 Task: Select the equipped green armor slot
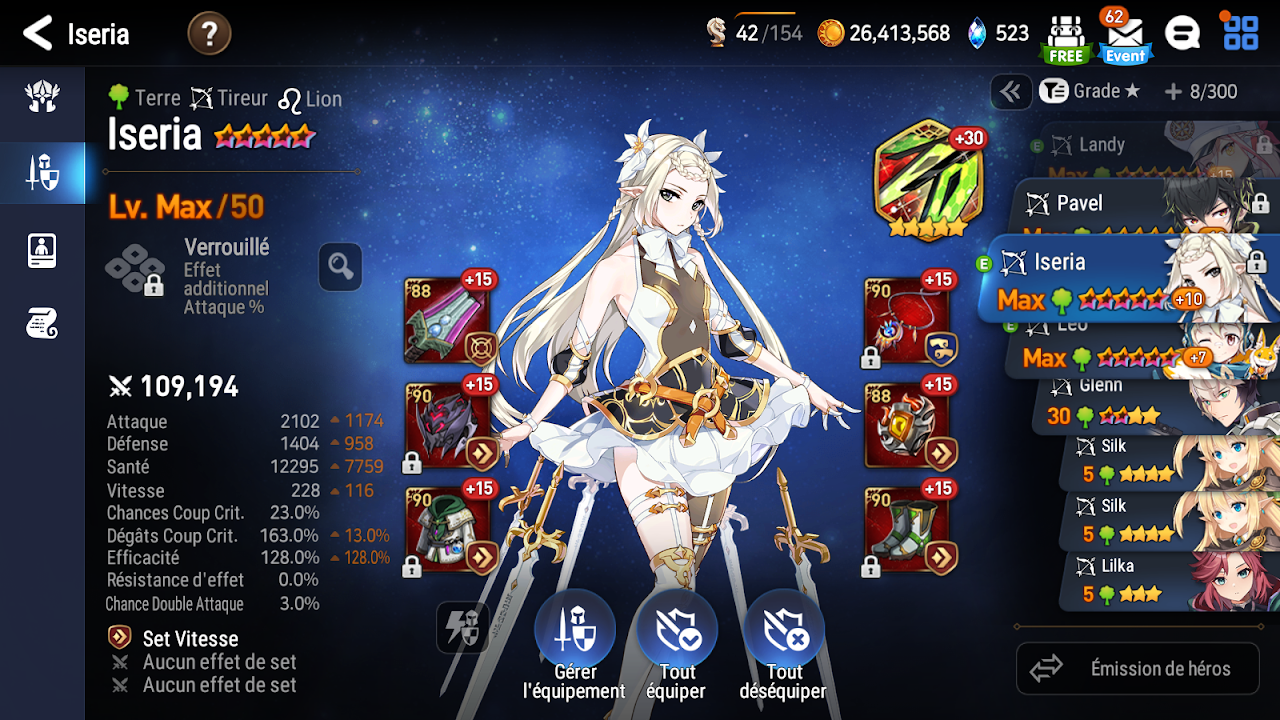click(x=447, y=530)
